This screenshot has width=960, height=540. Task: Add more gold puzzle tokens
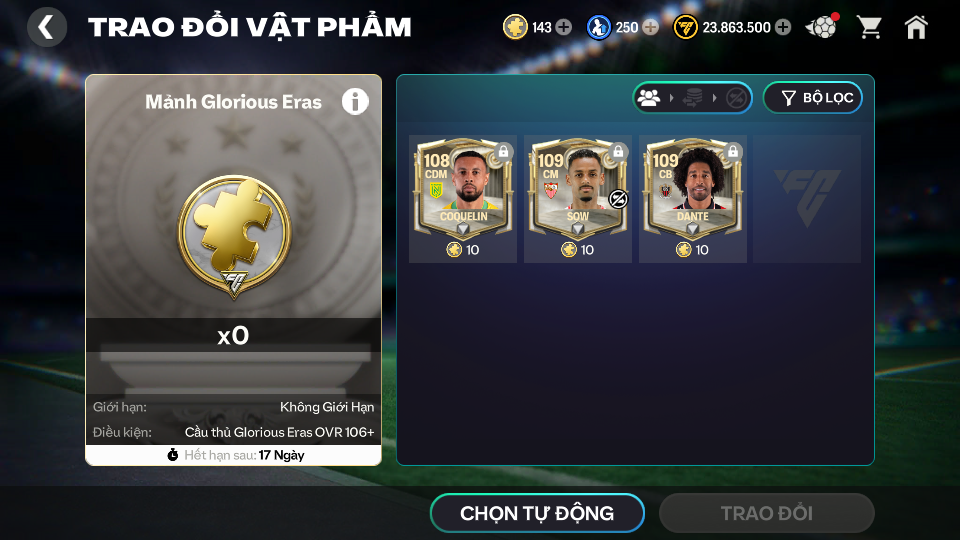click(x=564, y=27)
